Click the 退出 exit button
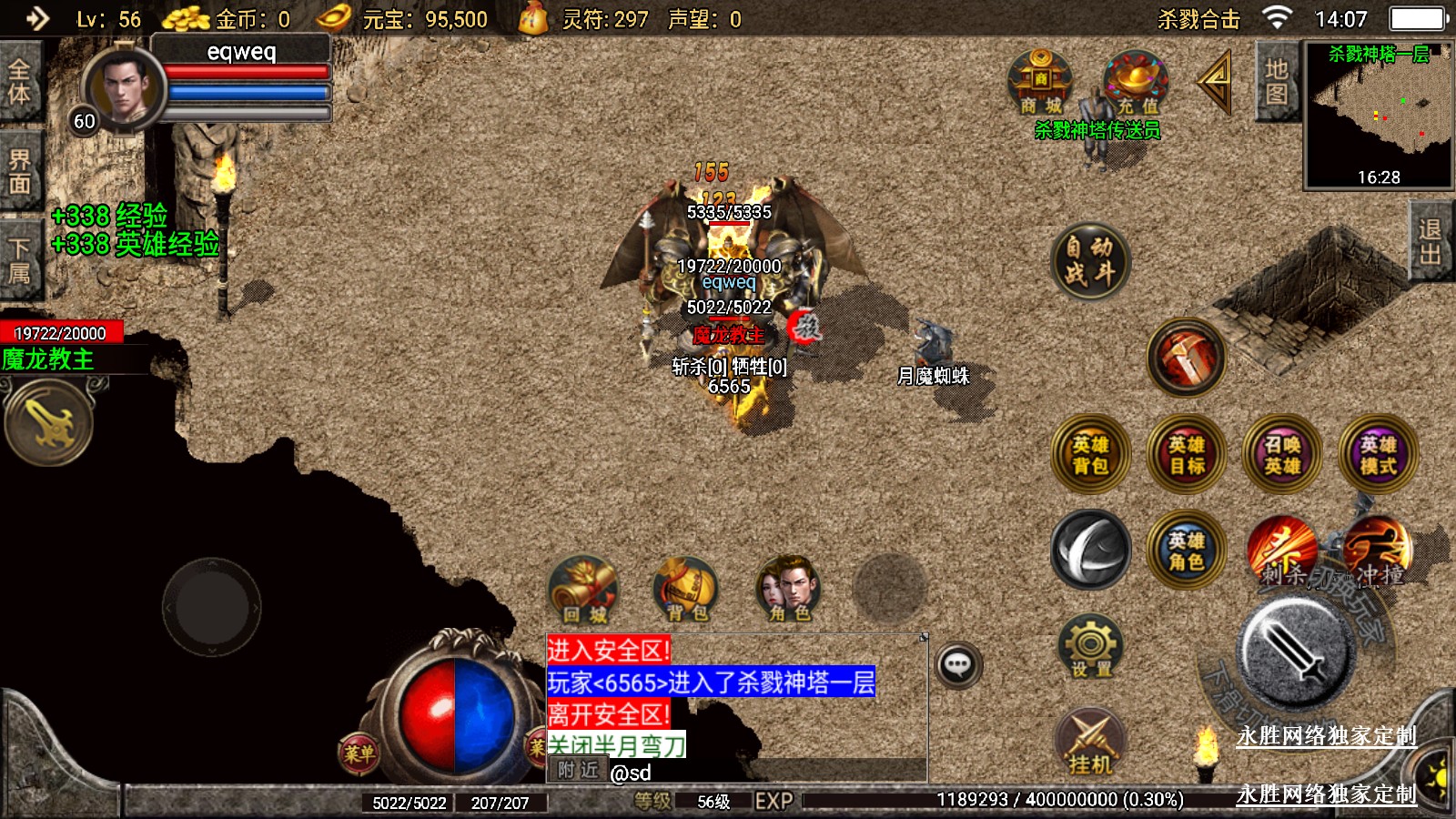 tap(1430, 242)
